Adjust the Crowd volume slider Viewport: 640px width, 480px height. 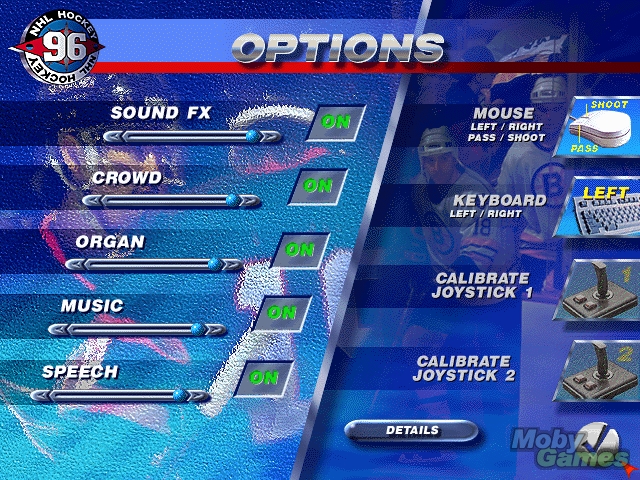coord(172,201)
